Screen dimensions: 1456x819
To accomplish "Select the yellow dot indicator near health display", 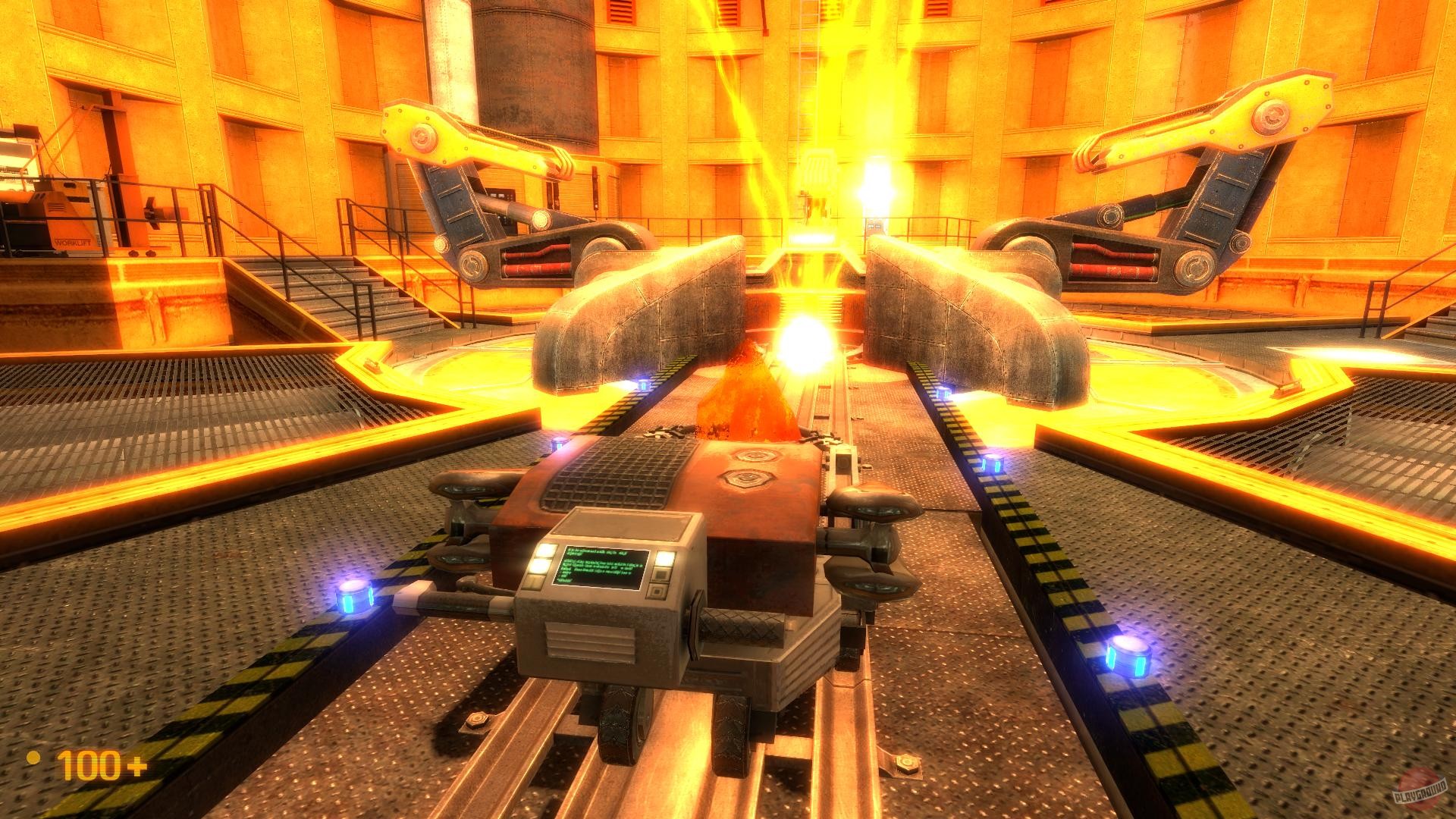I will coord(33,758).
